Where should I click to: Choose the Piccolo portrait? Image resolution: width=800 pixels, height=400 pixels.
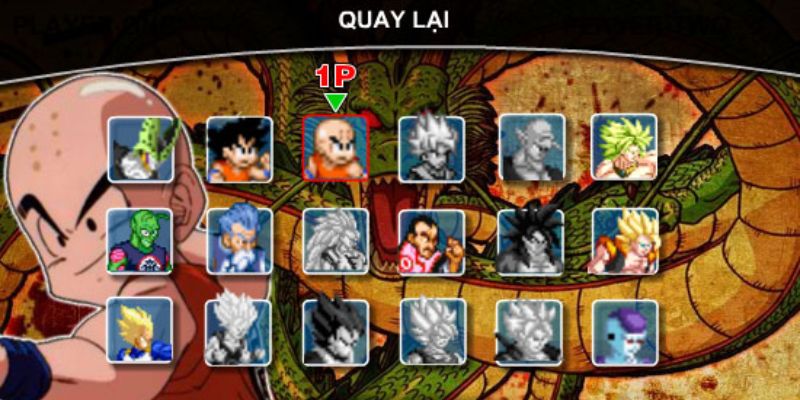tap(140, 240)
